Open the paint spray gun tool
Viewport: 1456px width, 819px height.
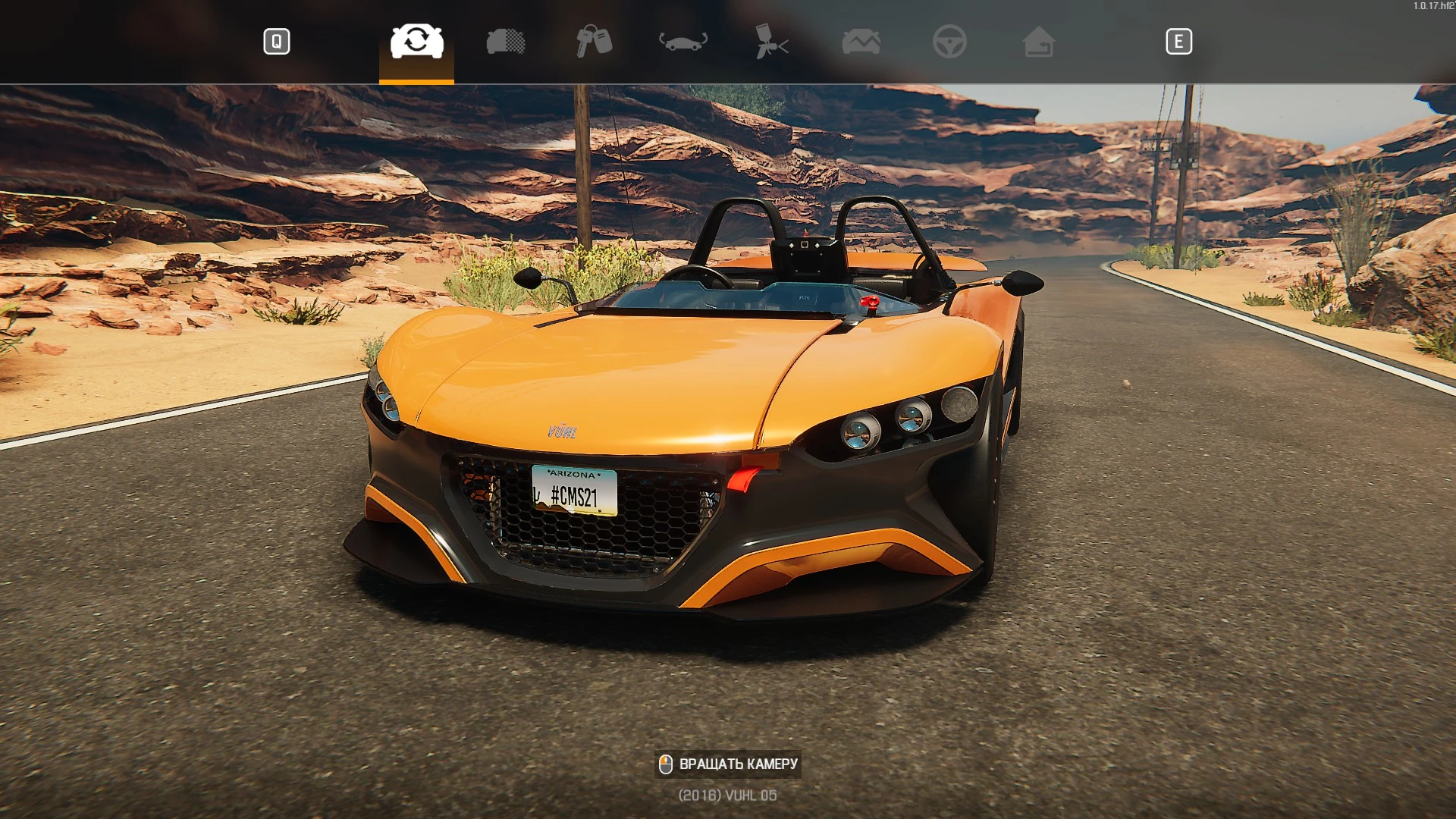(x=773, y=42)
